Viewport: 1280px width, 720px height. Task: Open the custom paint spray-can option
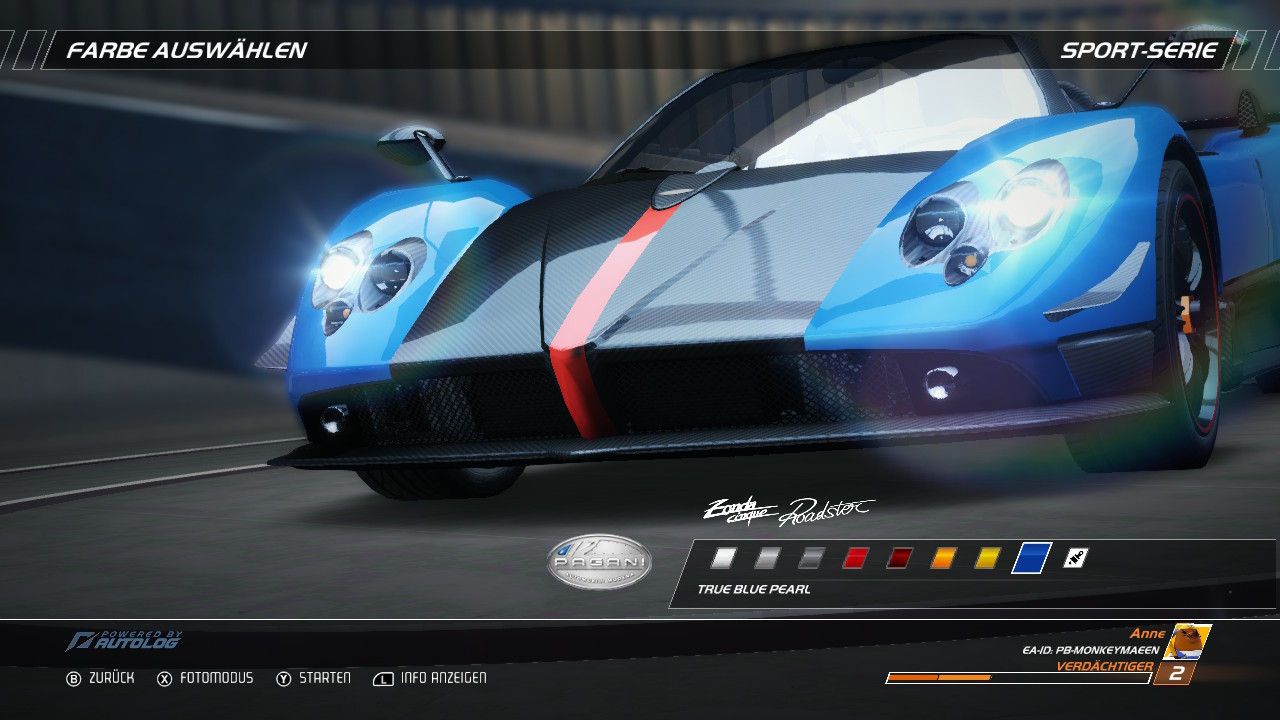click(1075, 558)
